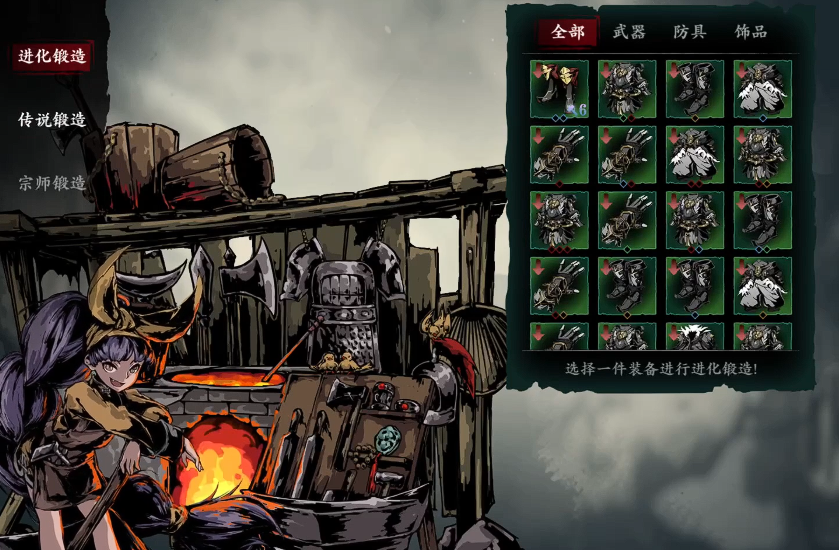
Task: Switch to the 全部 equipment tab
Action: [x=568, y=32]
